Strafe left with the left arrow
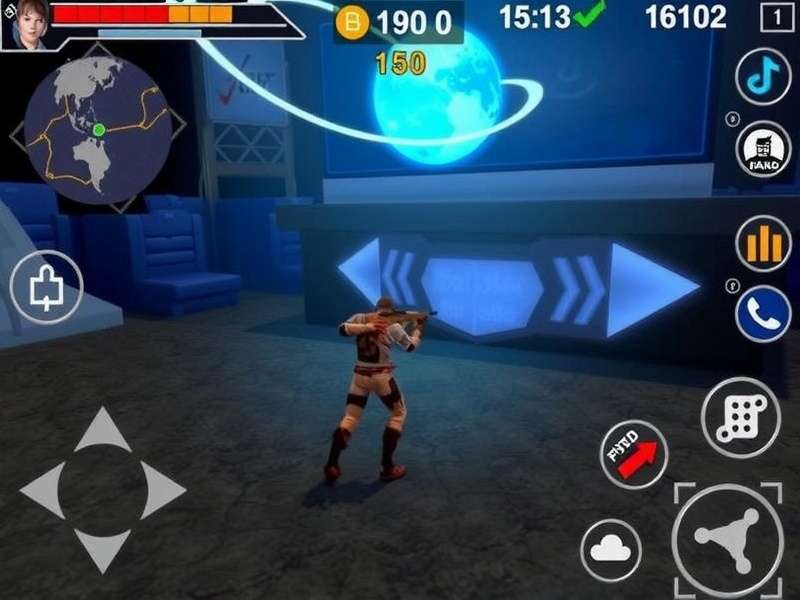The width and height of the screenshot is (800, 600). 43,490
